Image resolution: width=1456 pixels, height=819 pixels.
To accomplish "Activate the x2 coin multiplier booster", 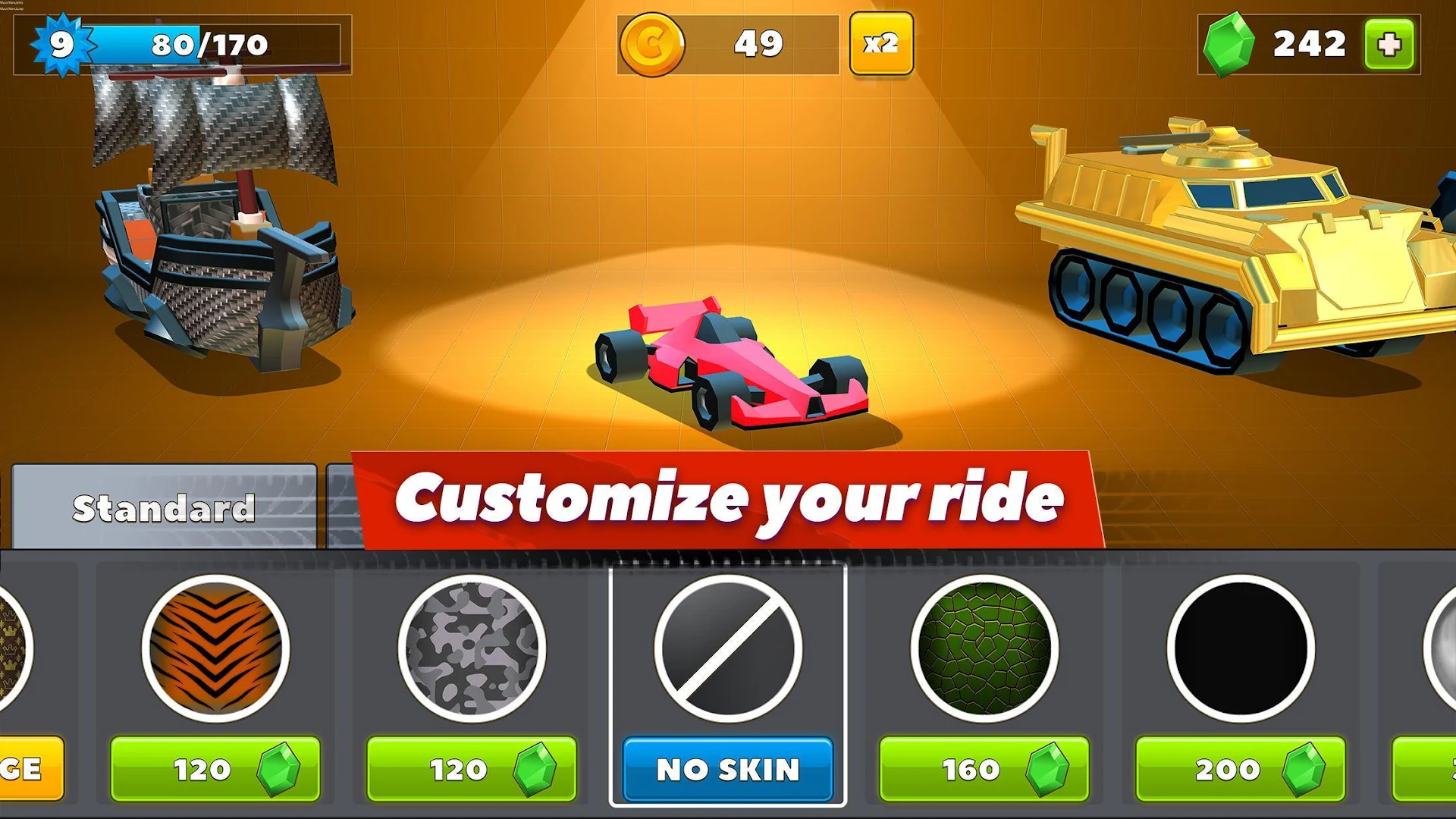I will pos(881,44).
